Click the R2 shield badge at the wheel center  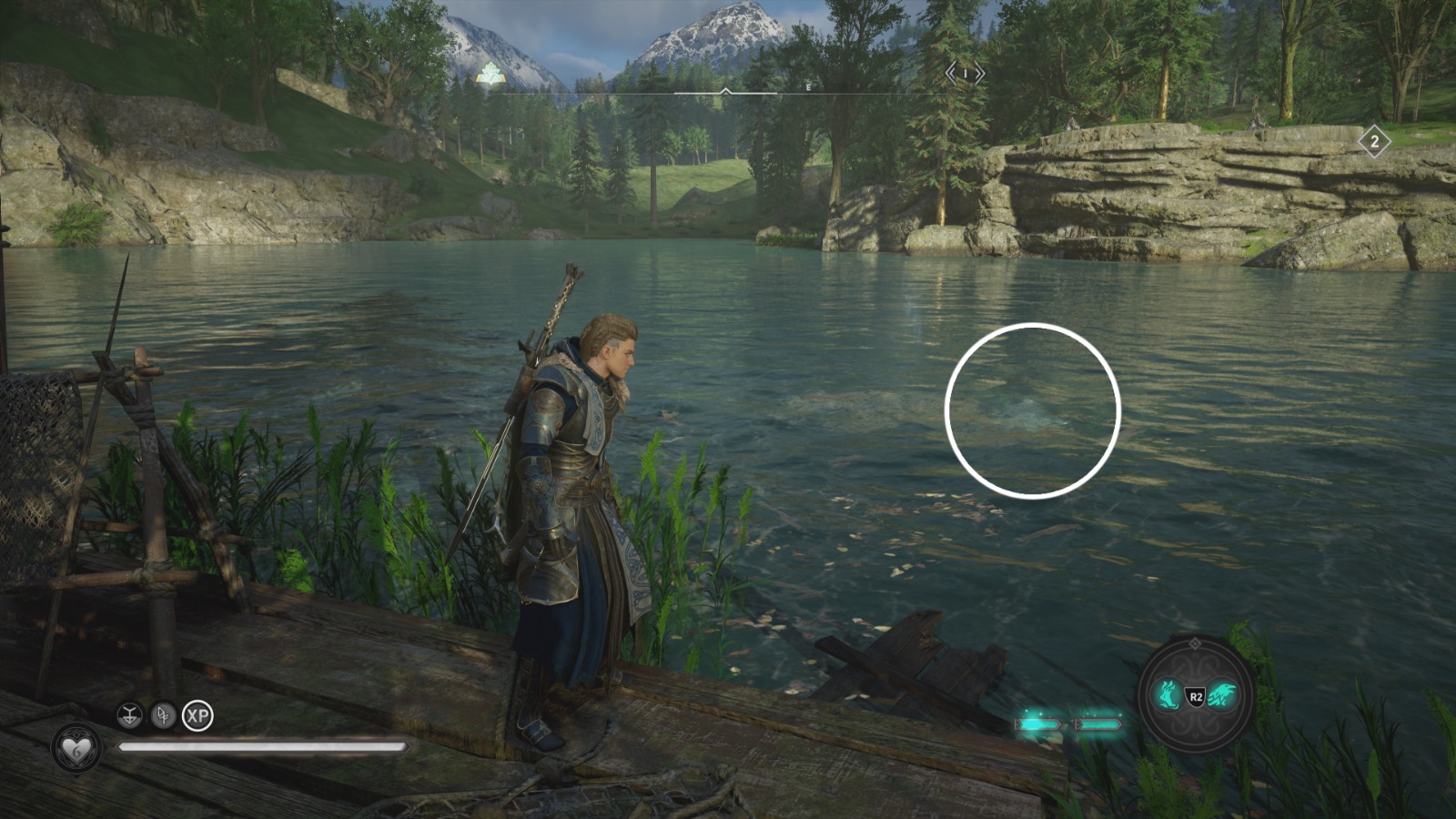pos(1194,696)
